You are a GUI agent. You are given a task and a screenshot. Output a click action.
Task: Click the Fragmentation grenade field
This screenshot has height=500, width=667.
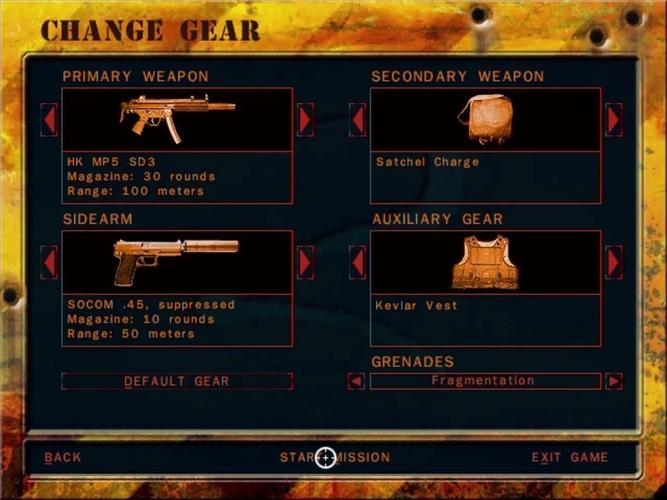click(x=485, y=381)
